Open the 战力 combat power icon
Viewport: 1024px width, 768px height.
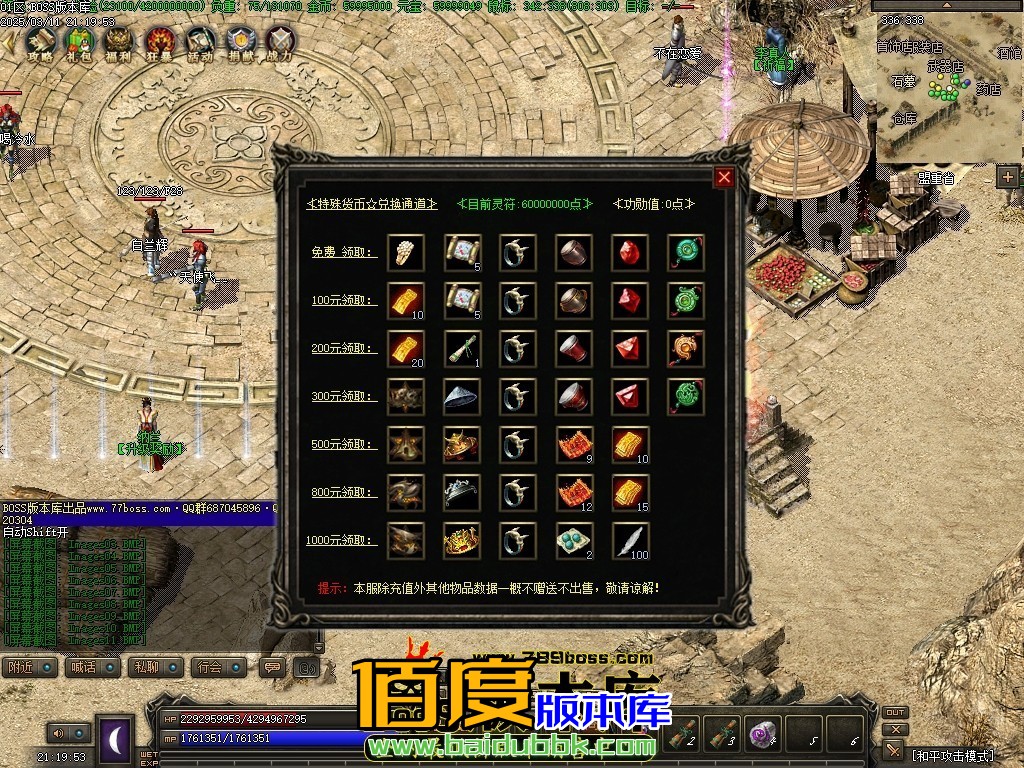pos(281,41)
